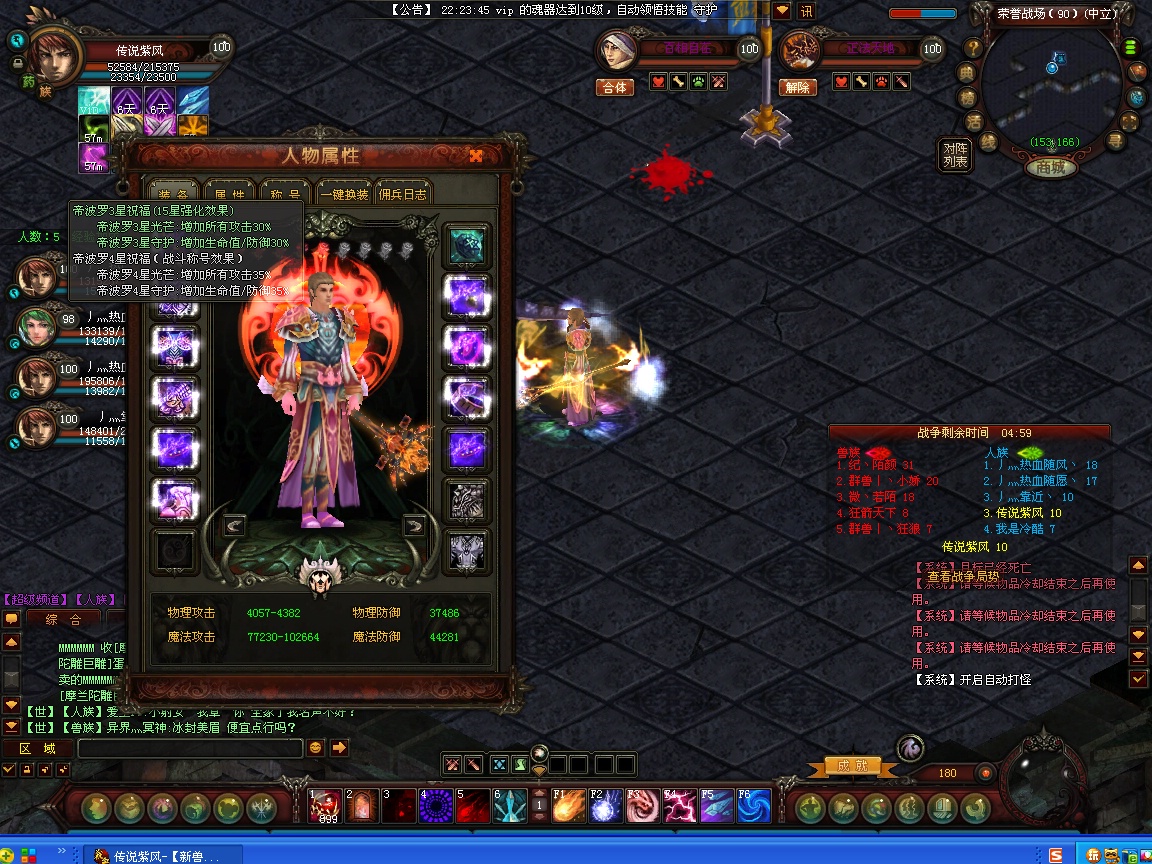Use the F6 blue vortex skill
Image resolution: width=1152 pixels, height=864 pixels.
(x=752, y=806)
